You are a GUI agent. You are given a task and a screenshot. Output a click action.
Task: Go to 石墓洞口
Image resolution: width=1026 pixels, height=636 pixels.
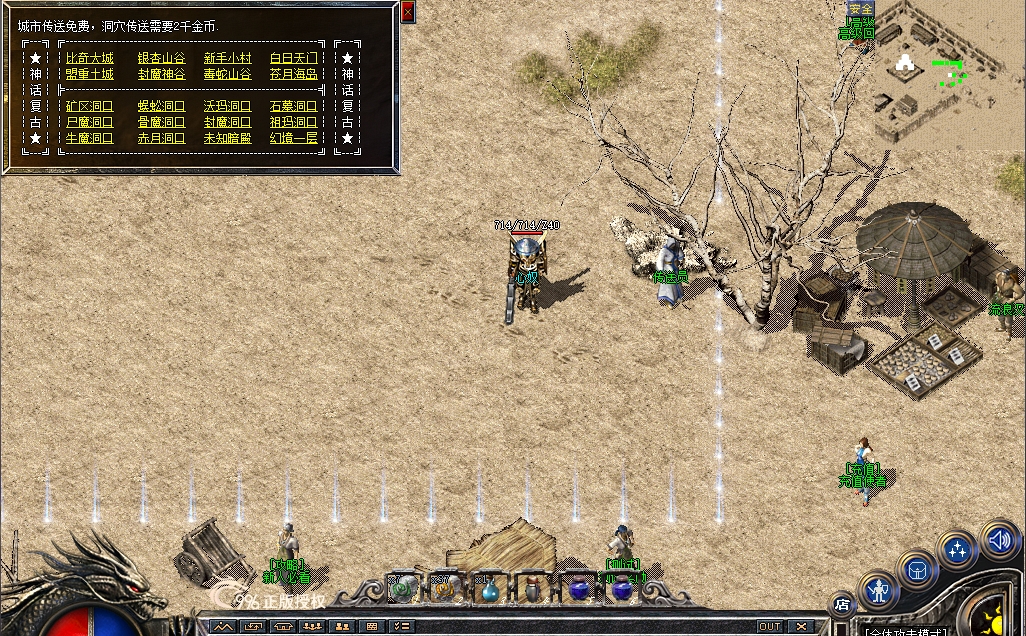293,106
